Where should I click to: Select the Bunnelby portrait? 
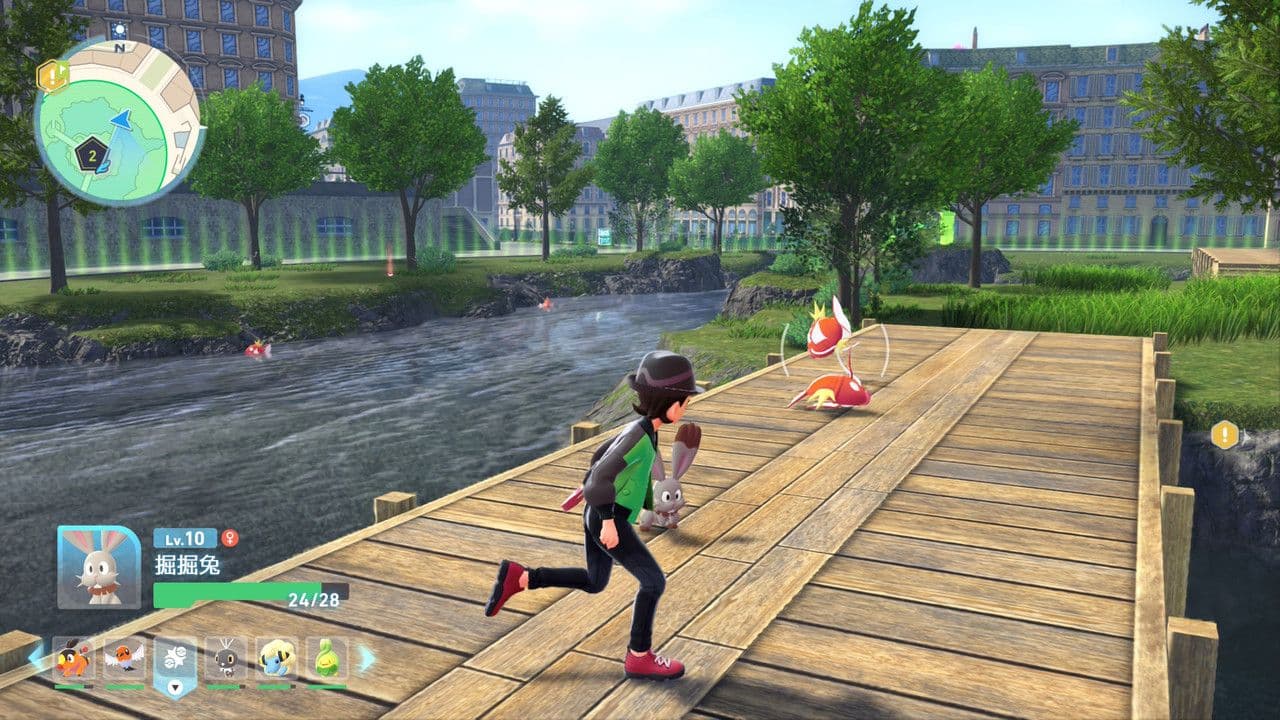point(99,567)
